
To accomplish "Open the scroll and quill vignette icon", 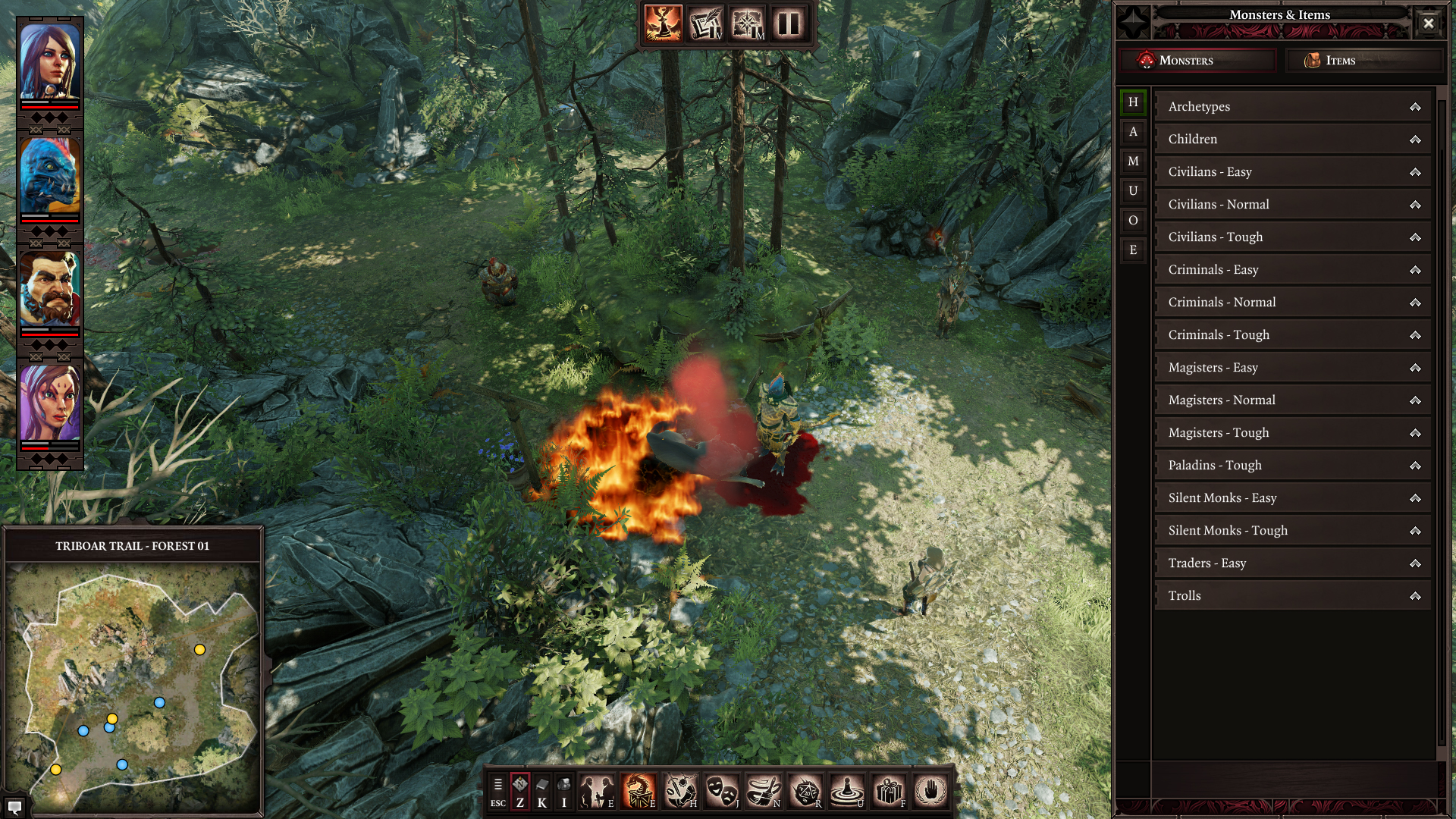I will 705,24.
